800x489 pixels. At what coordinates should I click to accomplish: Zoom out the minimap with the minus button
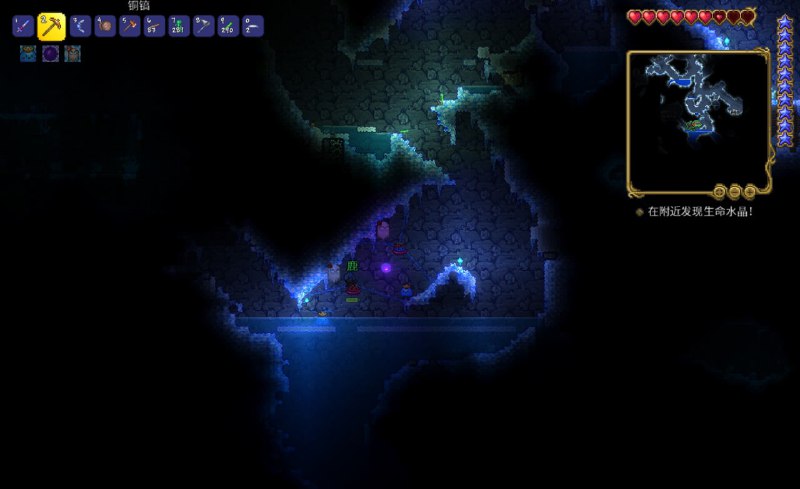pyautogui.click(x=735, y=191)
